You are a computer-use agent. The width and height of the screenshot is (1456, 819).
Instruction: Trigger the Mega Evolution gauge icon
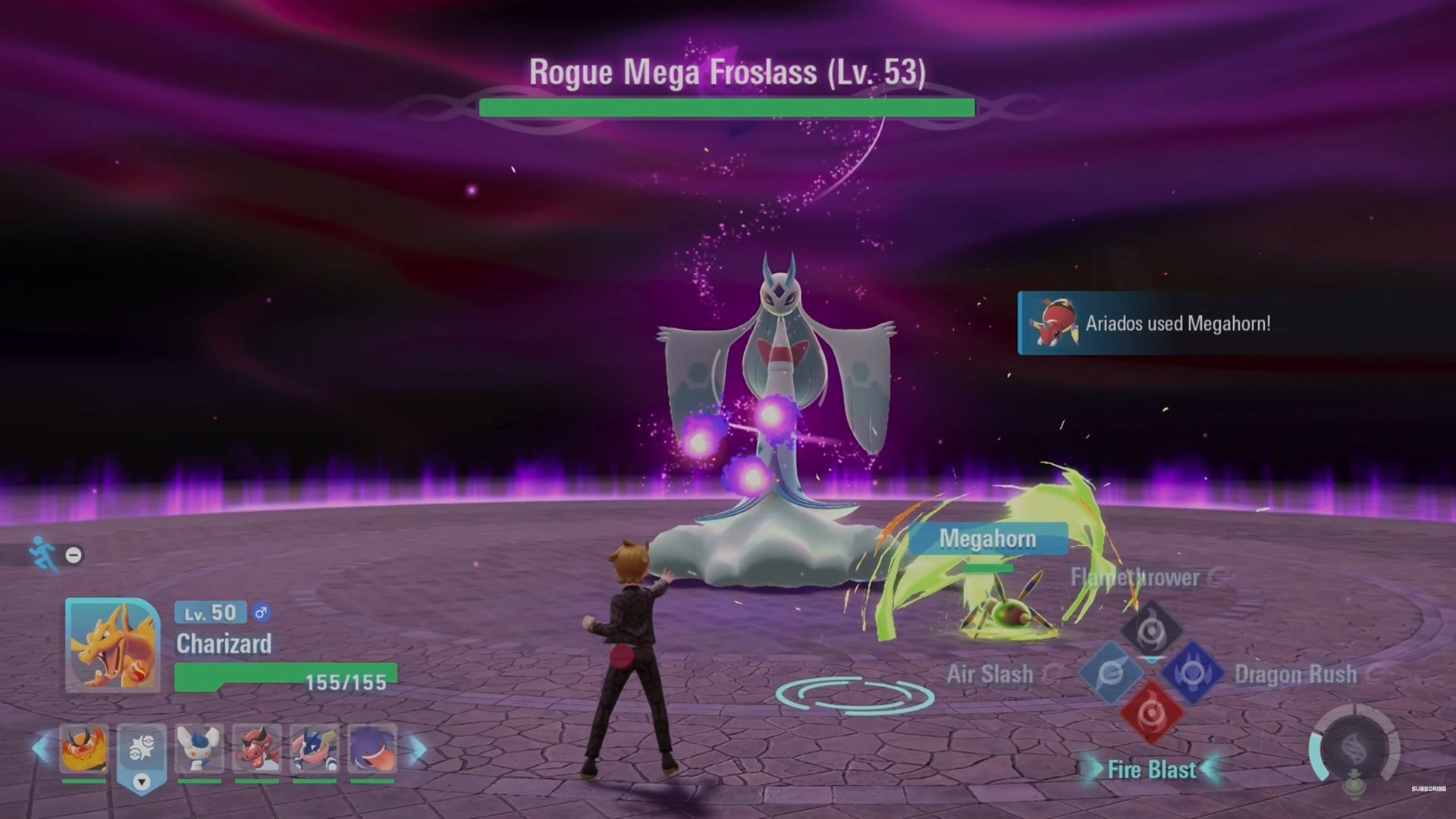pos(1356,751)
